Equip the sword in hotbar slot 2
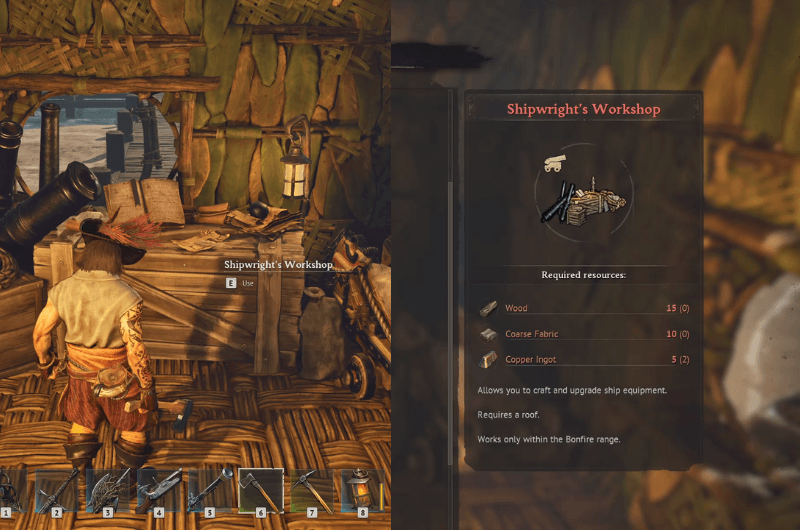Image resolution: width=800 pixels, height=530 pixels. pos(56,491)
